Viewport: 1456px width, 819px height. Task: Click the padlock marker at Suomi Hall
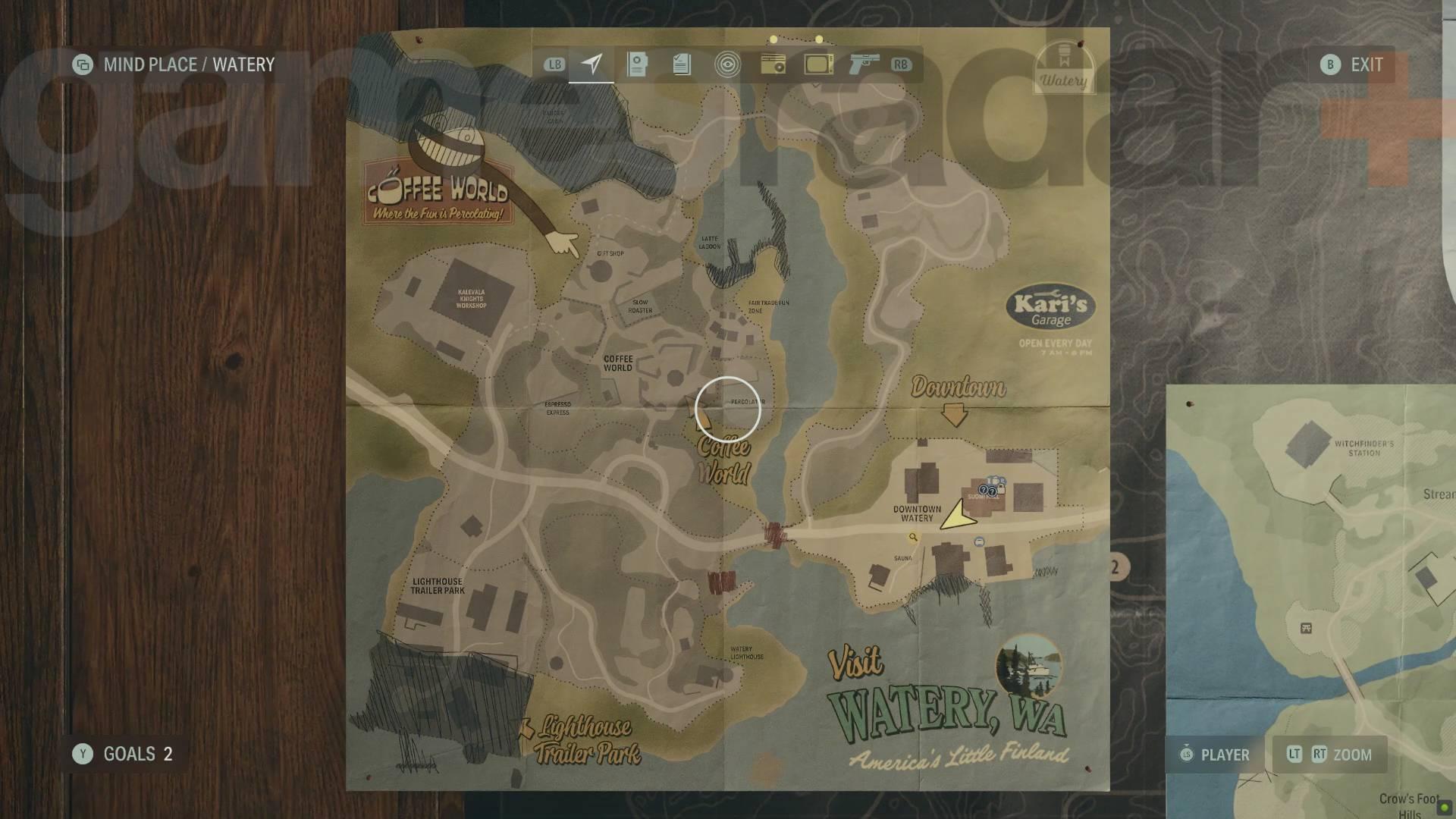pyautogui.click(x=1001, y=489)
